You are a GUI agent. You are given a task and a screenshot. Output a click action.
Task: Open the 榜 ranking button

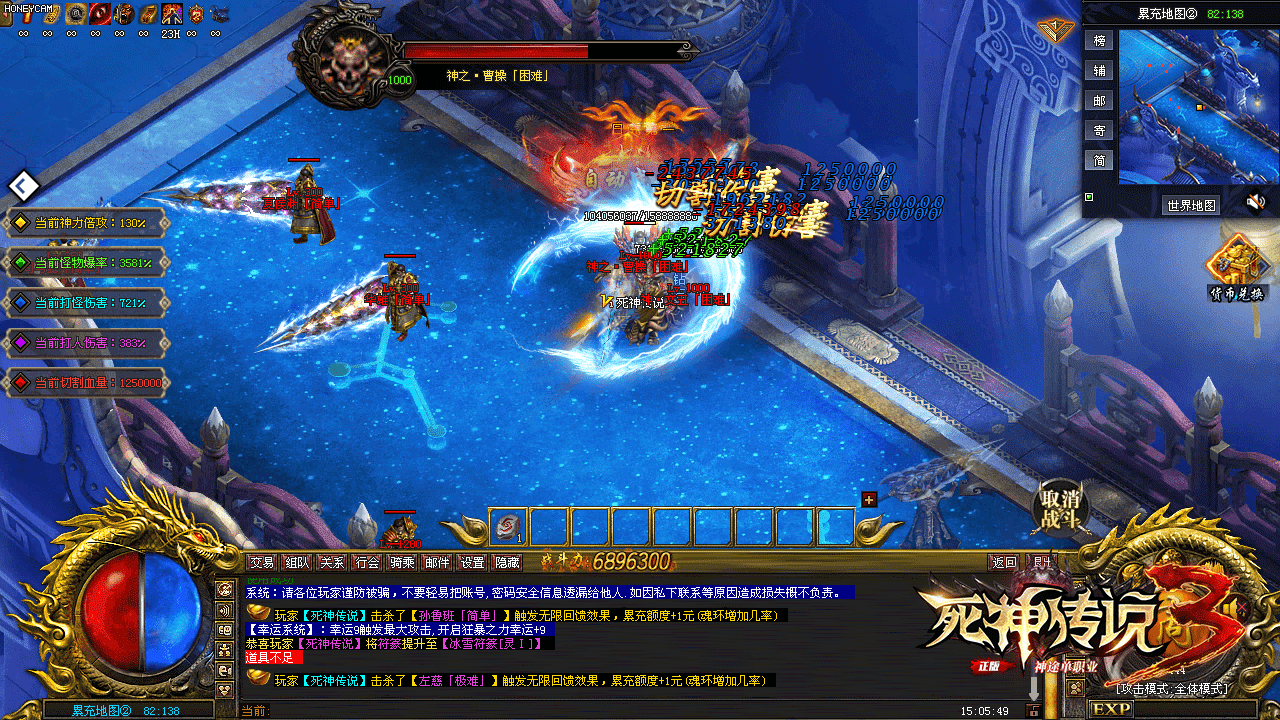[x=1100, y=41]
